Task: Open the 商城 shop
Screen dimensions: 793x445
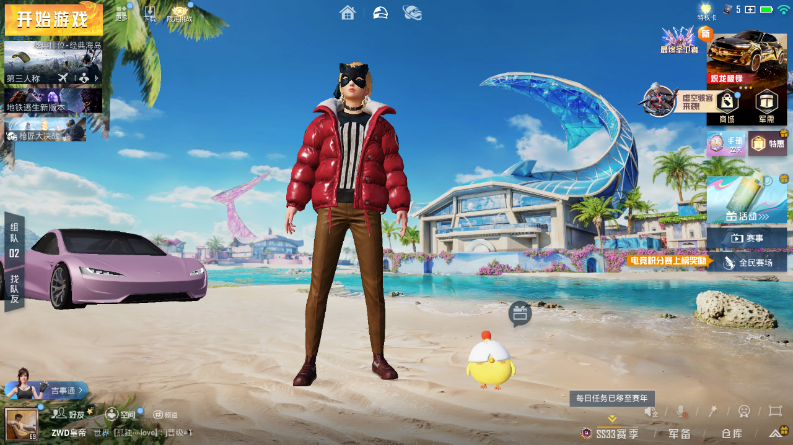Action: [727, 105]
